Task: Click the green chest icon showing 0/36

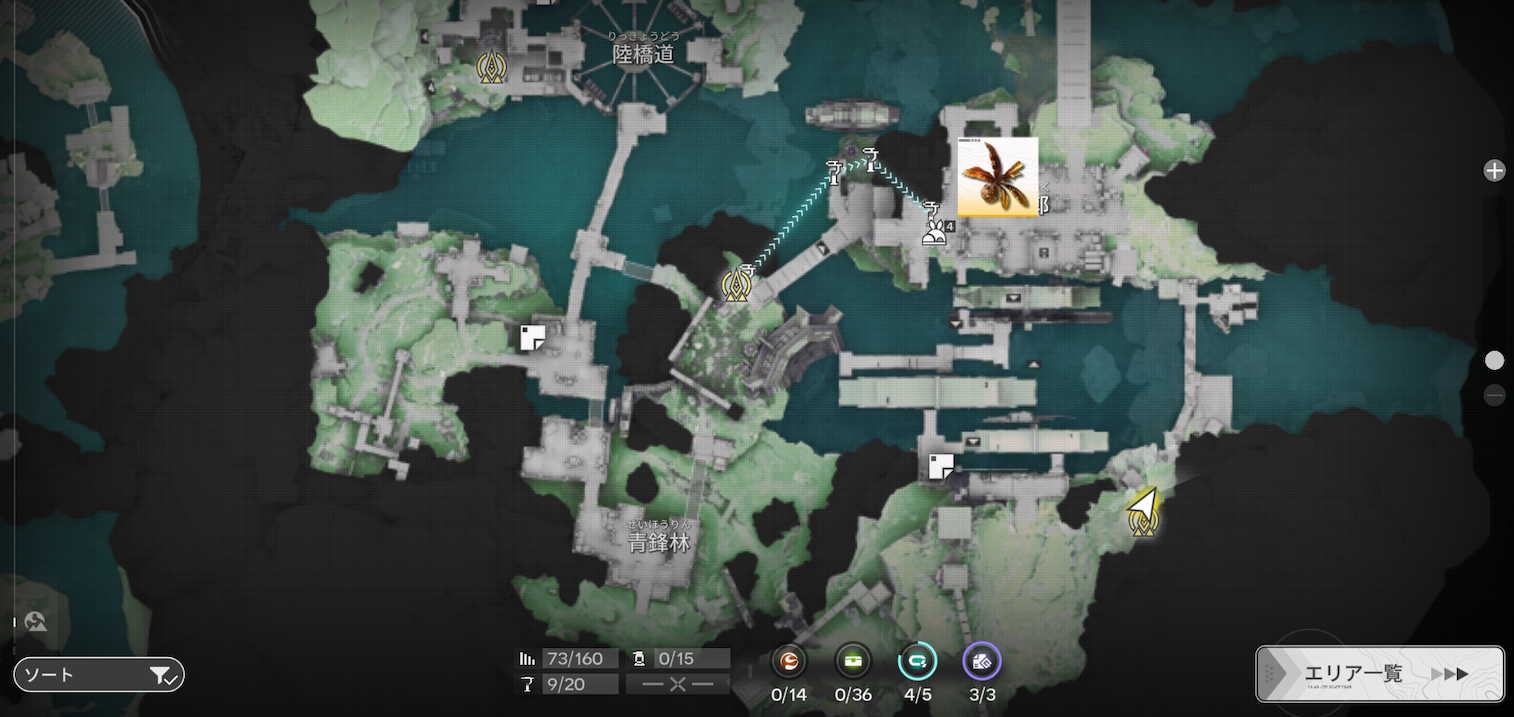Action: pos(853,661)
